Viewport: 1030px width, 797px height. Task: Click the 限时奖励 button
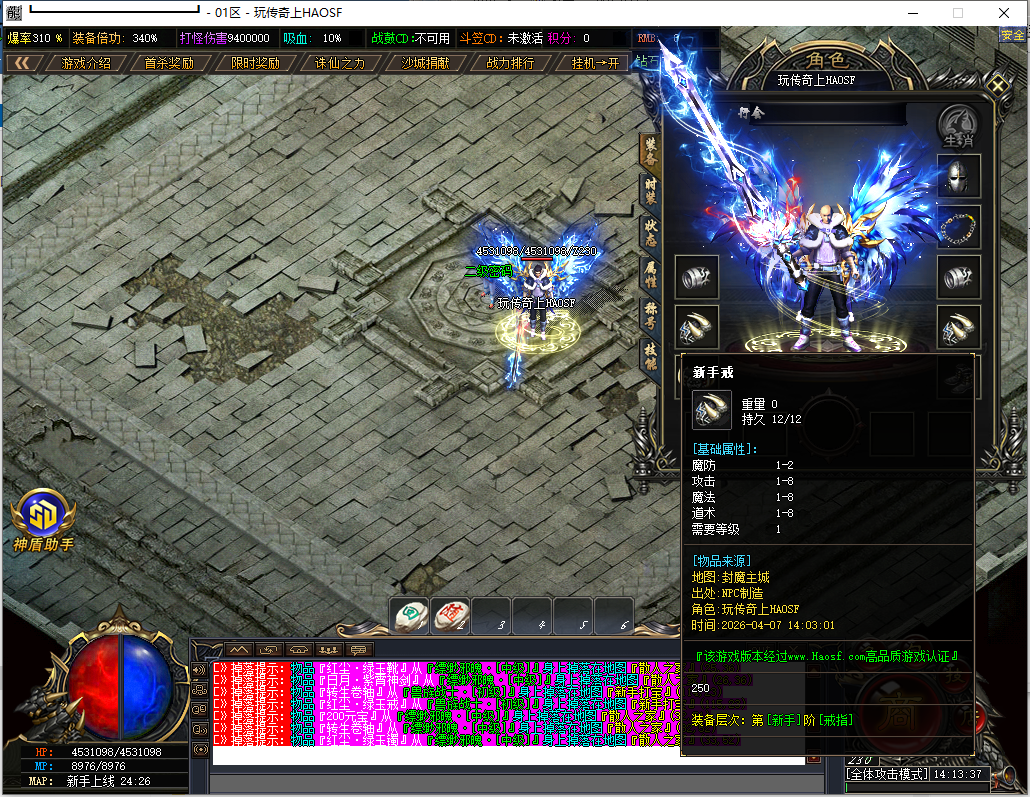pos(255,63)
